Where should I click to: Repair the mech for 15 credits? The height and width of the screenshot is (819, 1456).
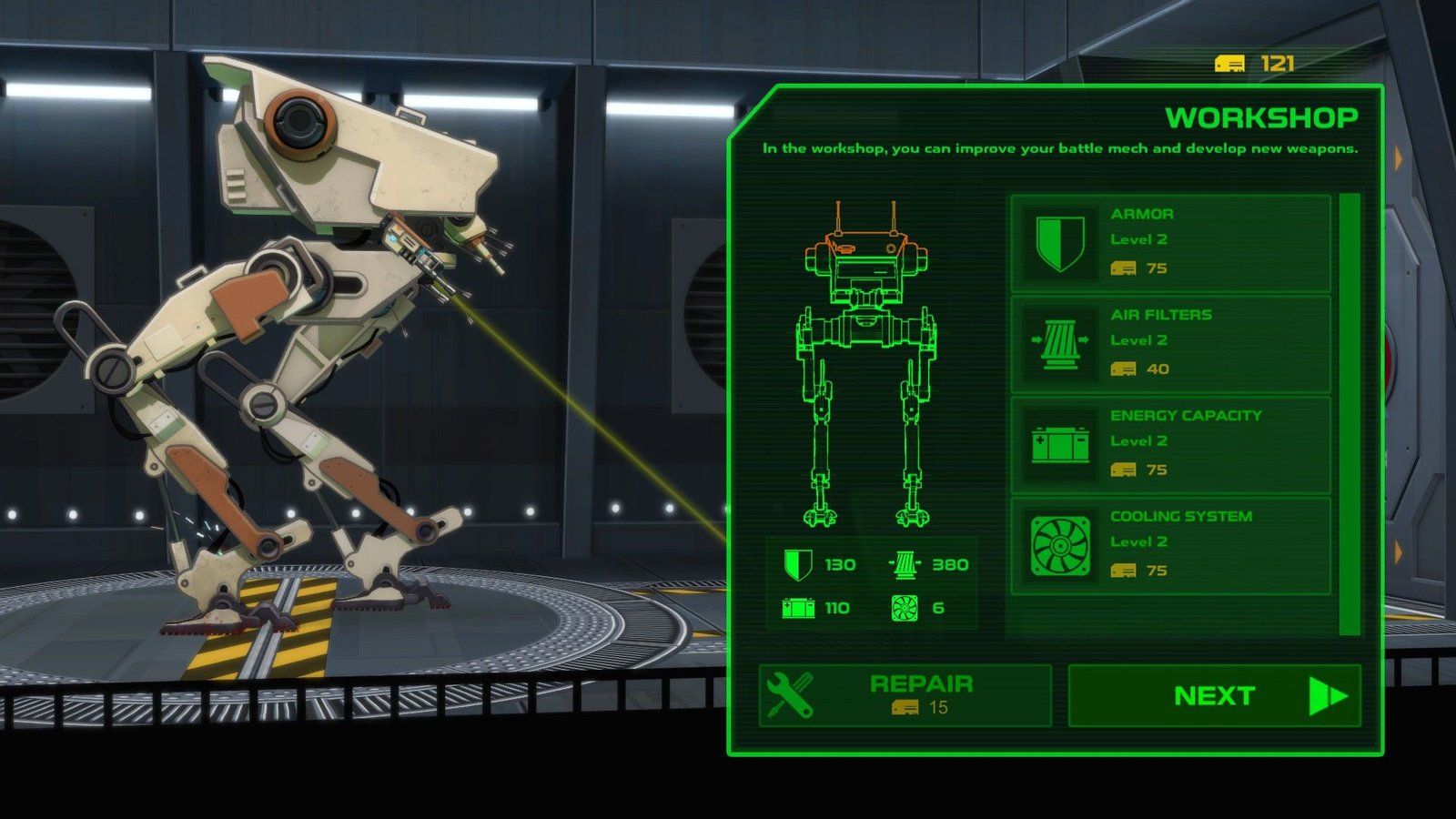(905, 695)
